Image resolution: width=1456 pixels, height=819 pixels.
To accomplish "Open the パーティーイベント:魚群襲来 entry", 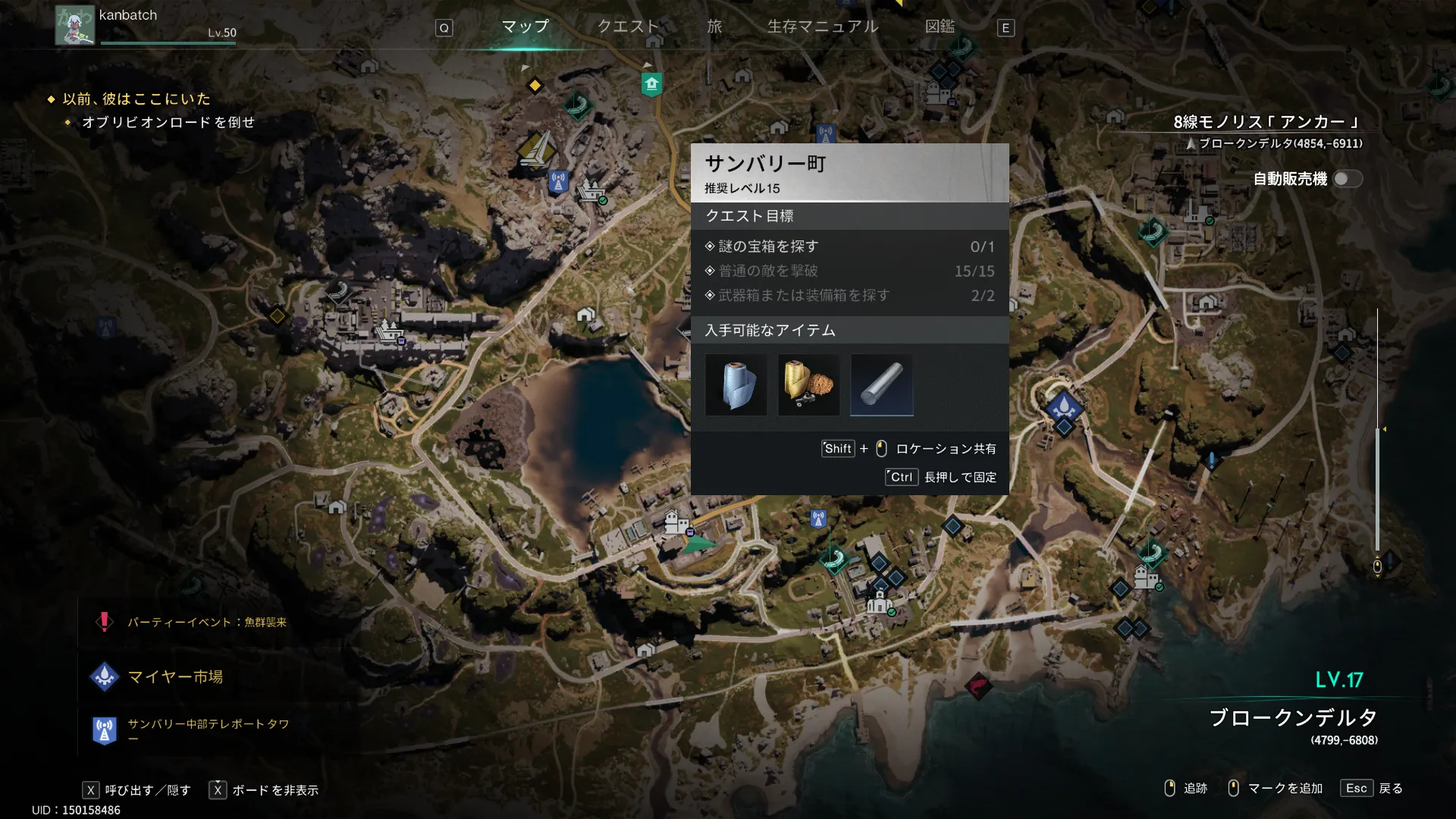I will point(206,623).
